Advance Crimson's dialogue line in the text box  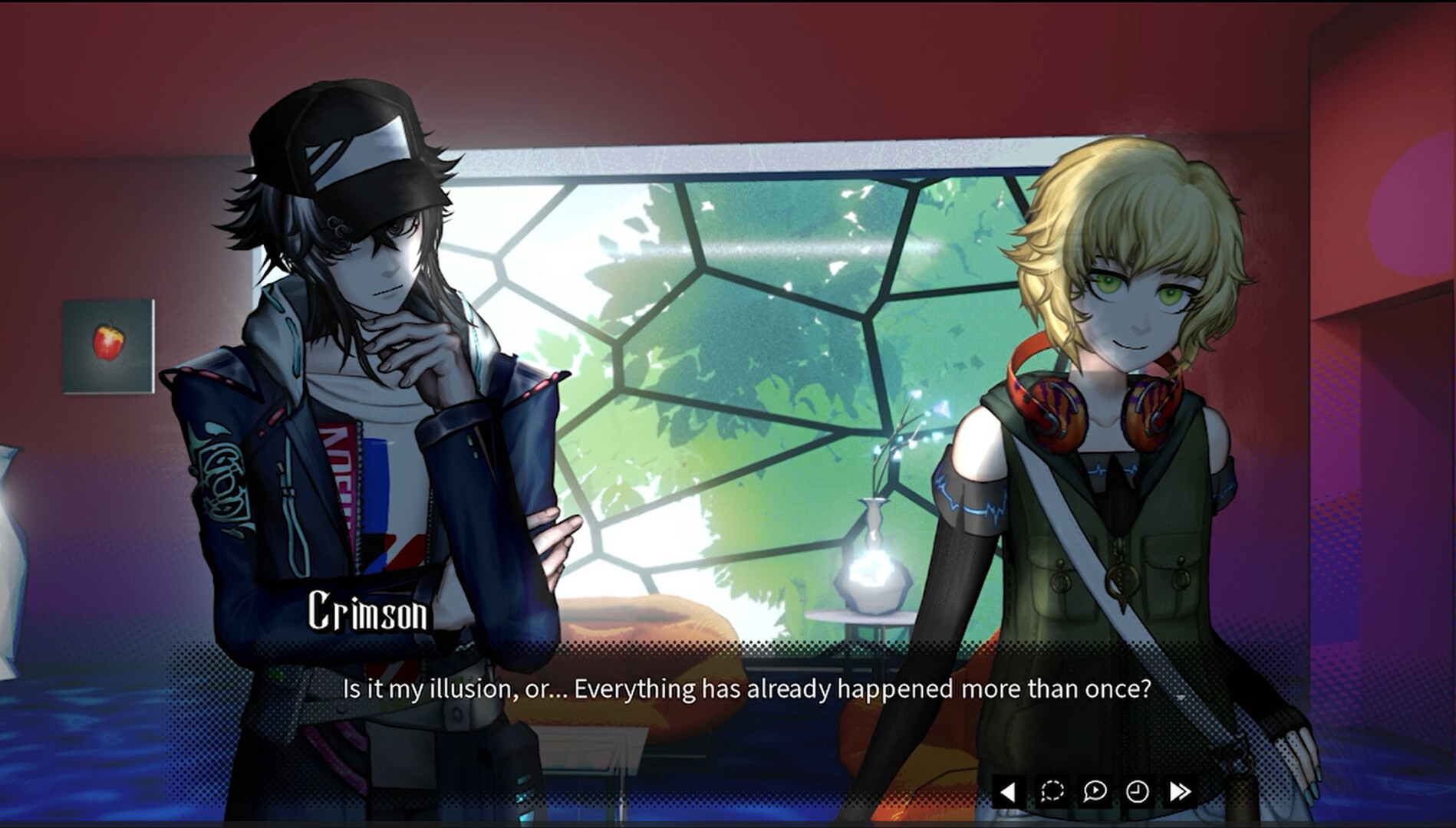click(x=746, y=689)
